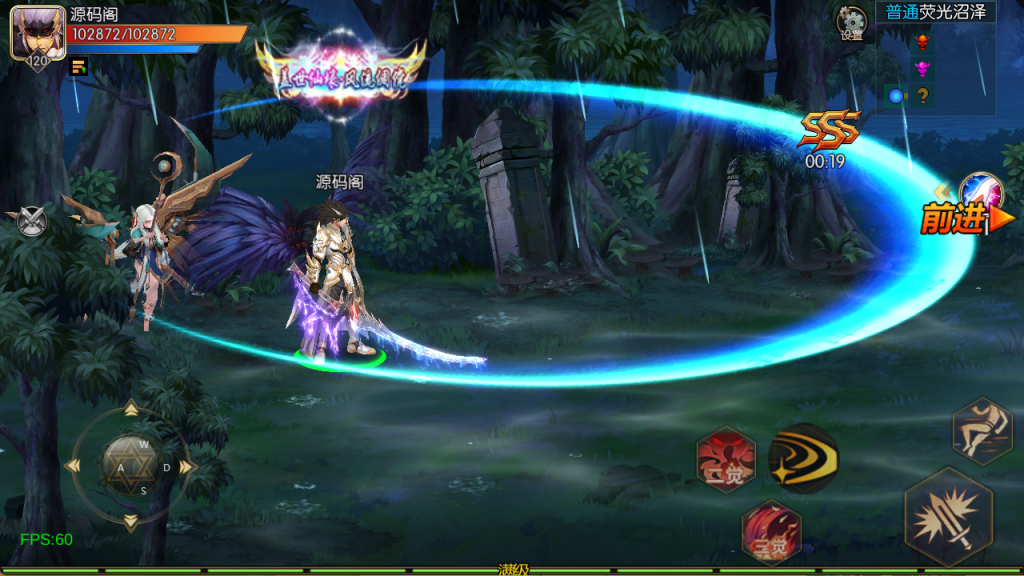Click the orange question mark room on minimap
Screen dimensions: 1024x576
(x=923, y=96)
